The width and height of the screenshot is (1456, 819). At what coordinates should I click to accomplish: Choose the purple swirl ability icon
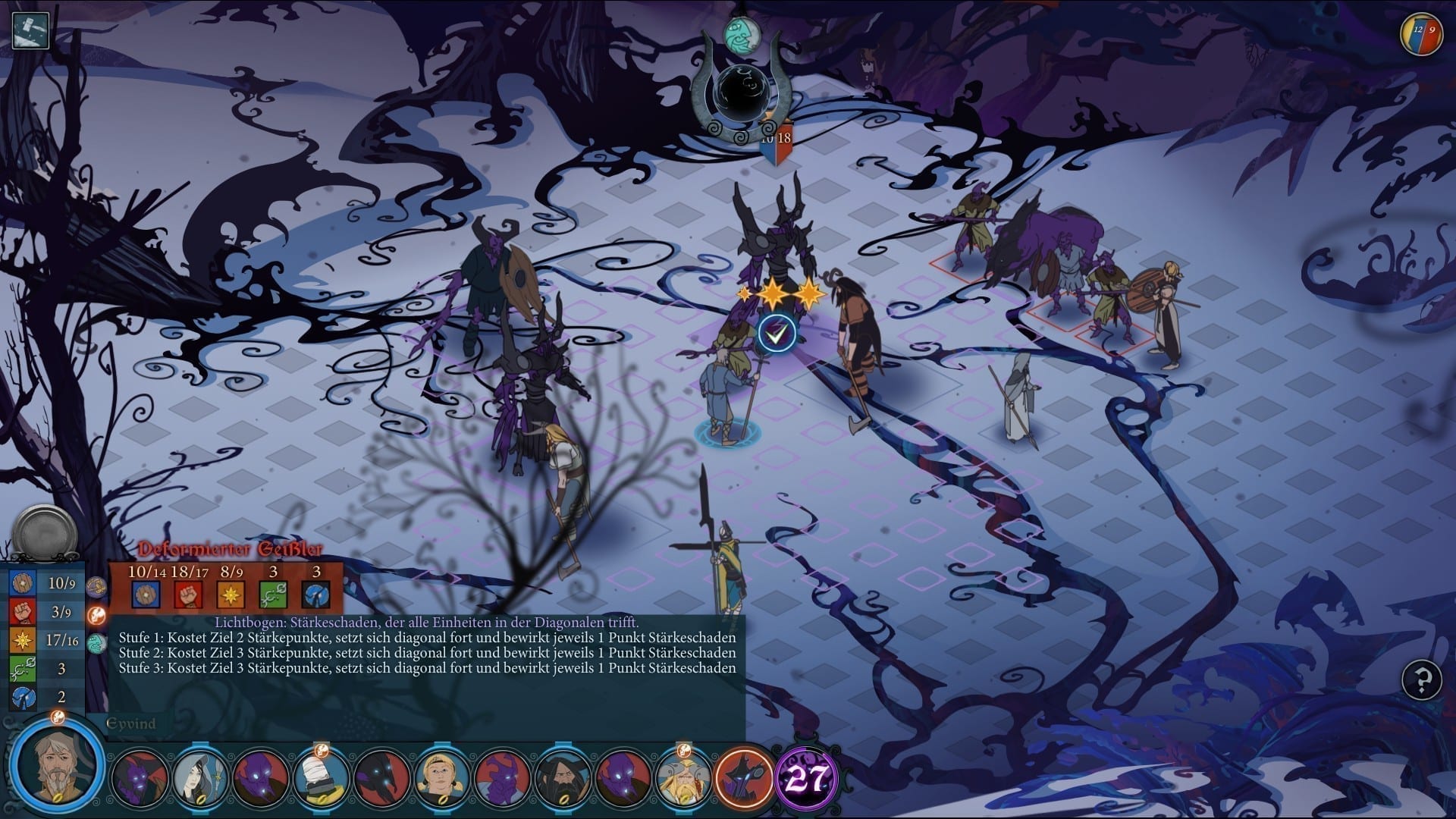97,586
